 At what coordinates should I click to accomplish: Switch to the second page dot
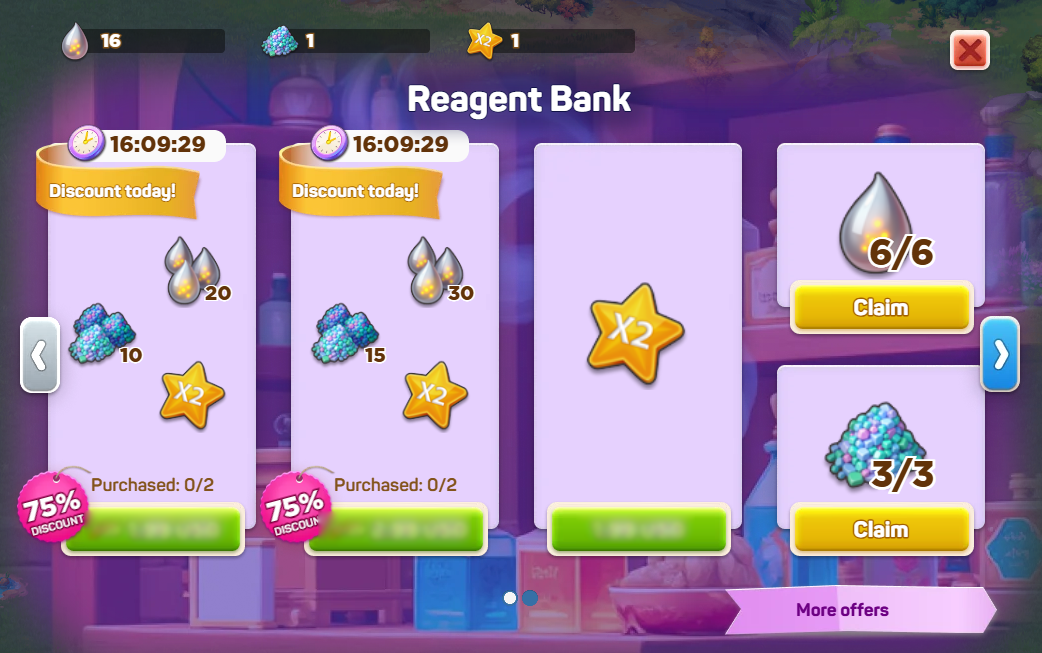click(531, 598)
